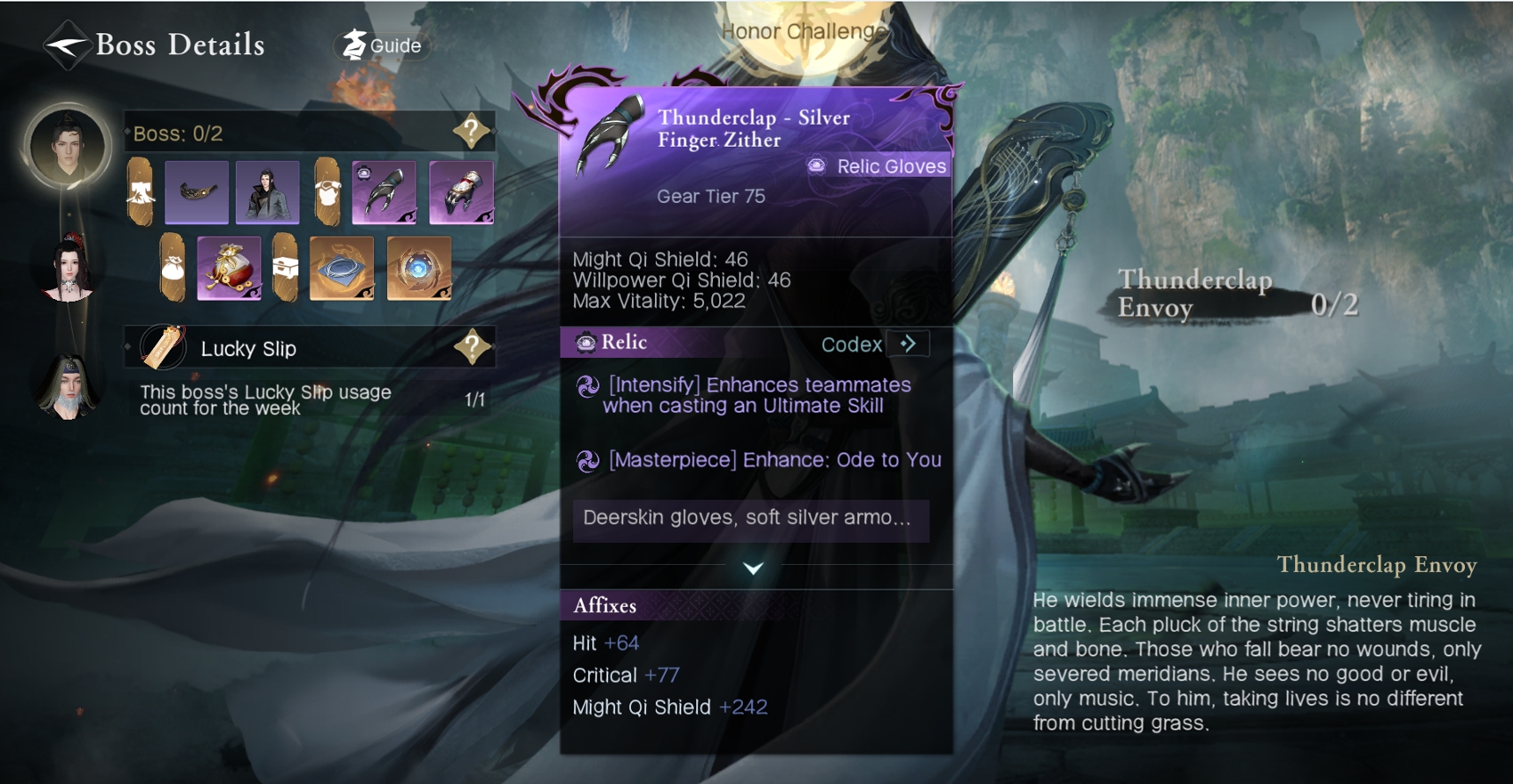Viewport: 1513px width, 784px height.
Task: Choose the bearded hooded boss portrait
Action: coord(68,389)
